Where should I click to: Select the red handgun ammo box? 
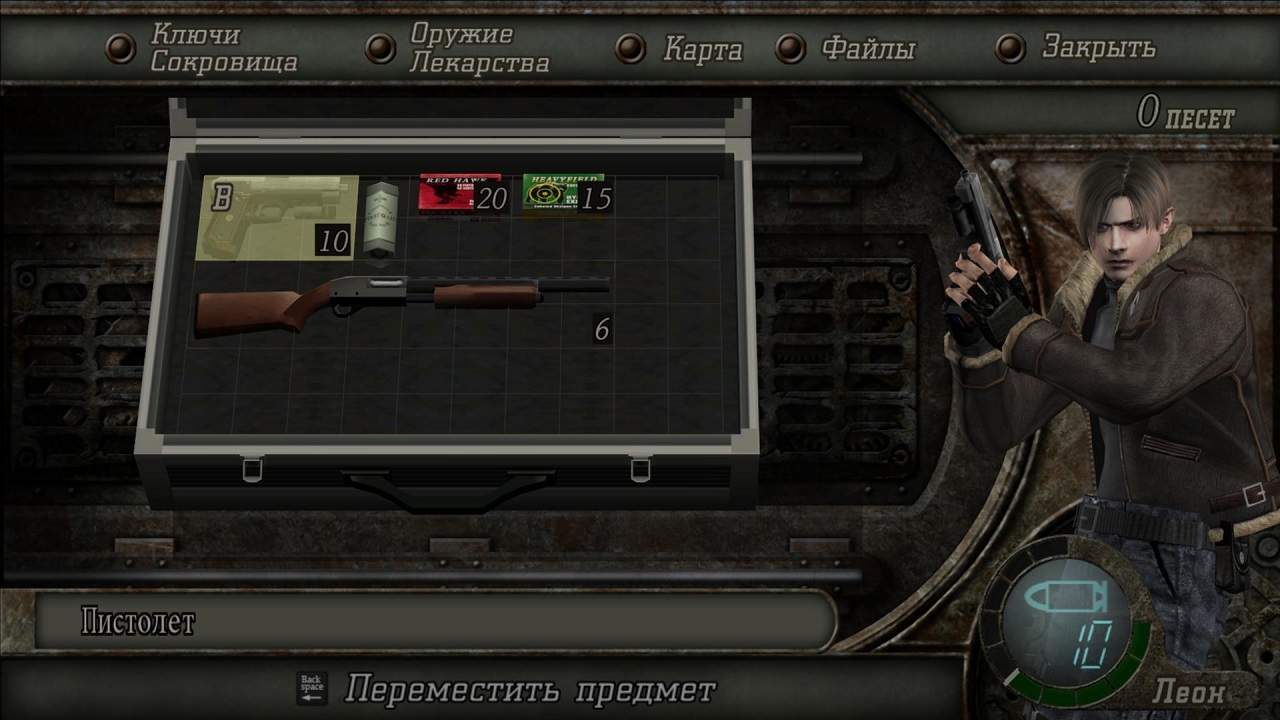coord(460,194)
